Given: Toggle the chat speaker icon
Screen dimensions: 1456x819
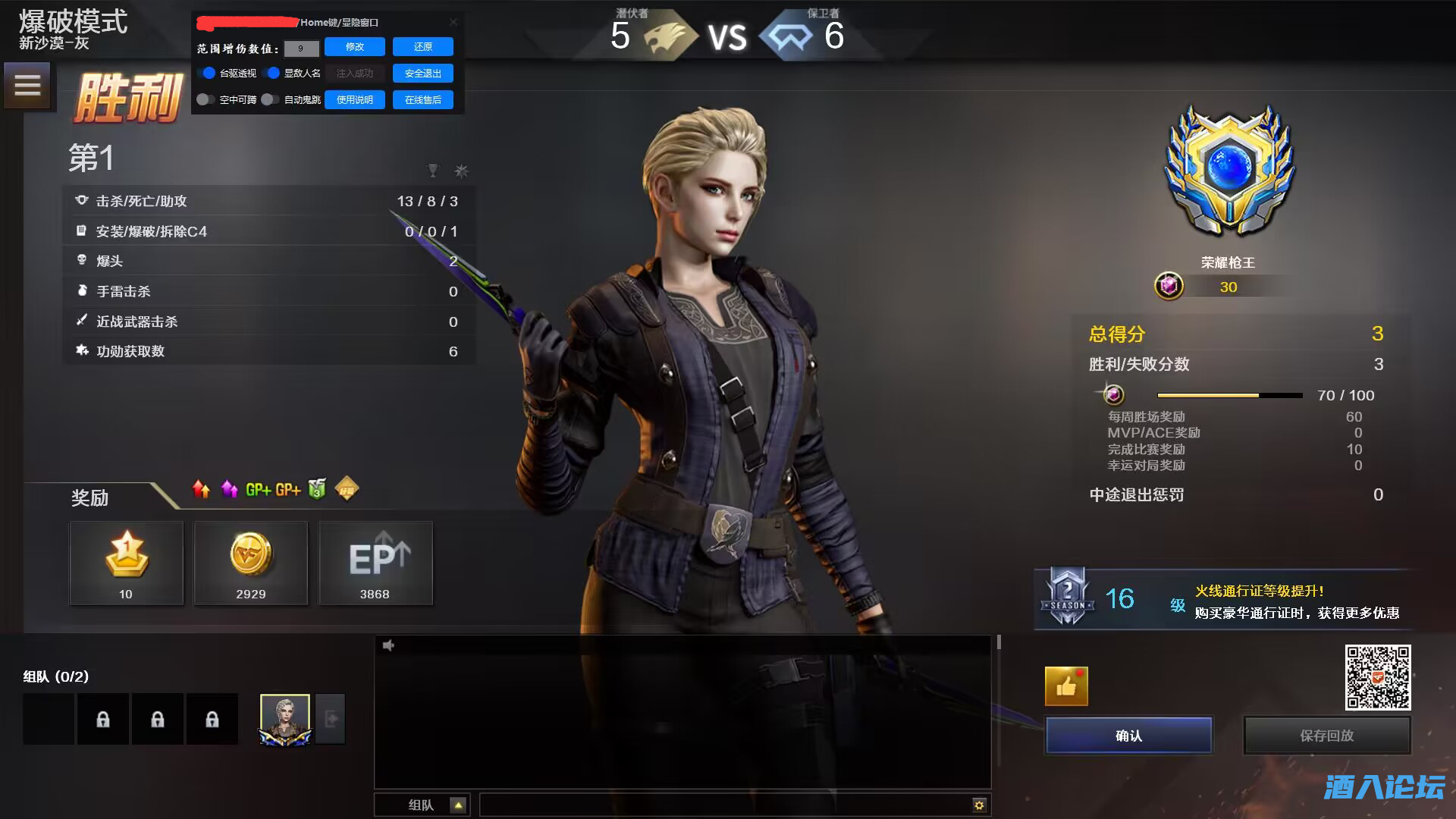Looking at the screenshot, I should coord(388,645).
